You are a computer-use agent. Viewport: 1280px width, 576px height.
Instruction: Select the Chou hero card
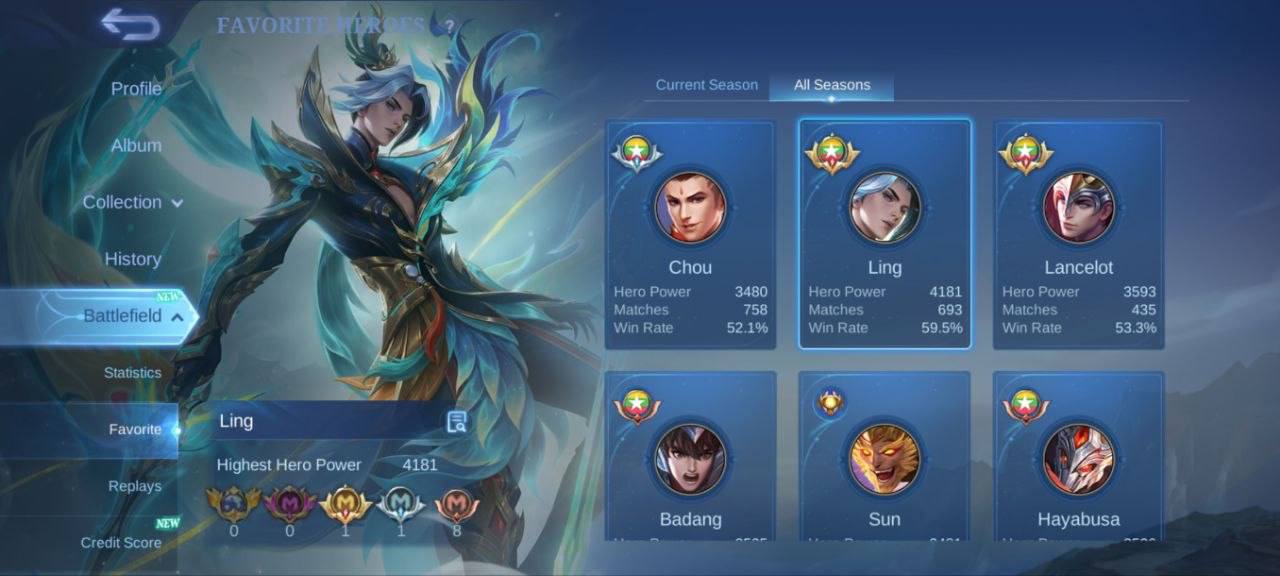coord(690,235)
